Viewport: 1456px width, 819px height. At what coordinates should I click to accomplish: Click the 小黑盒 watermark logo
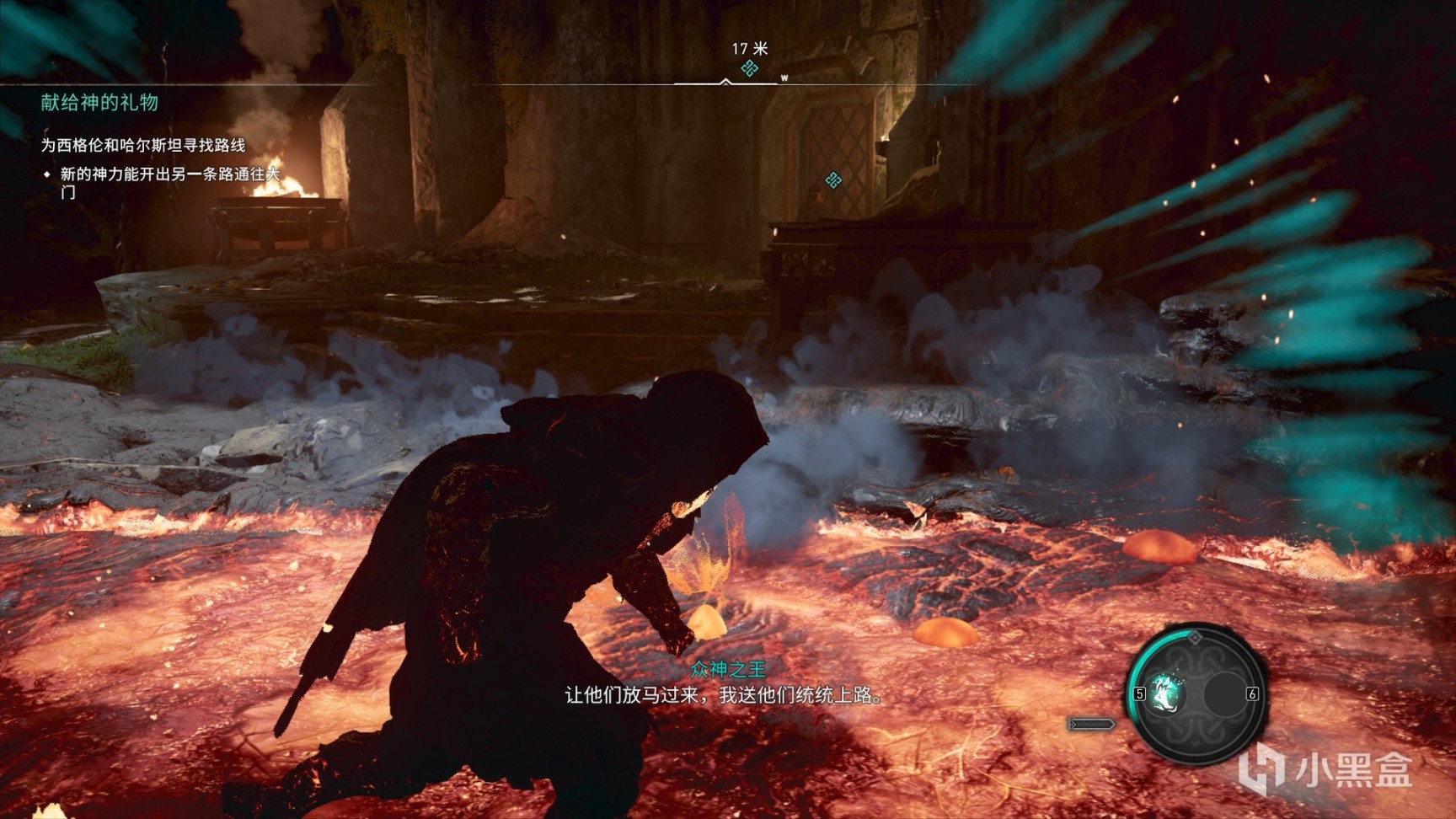1326,768
